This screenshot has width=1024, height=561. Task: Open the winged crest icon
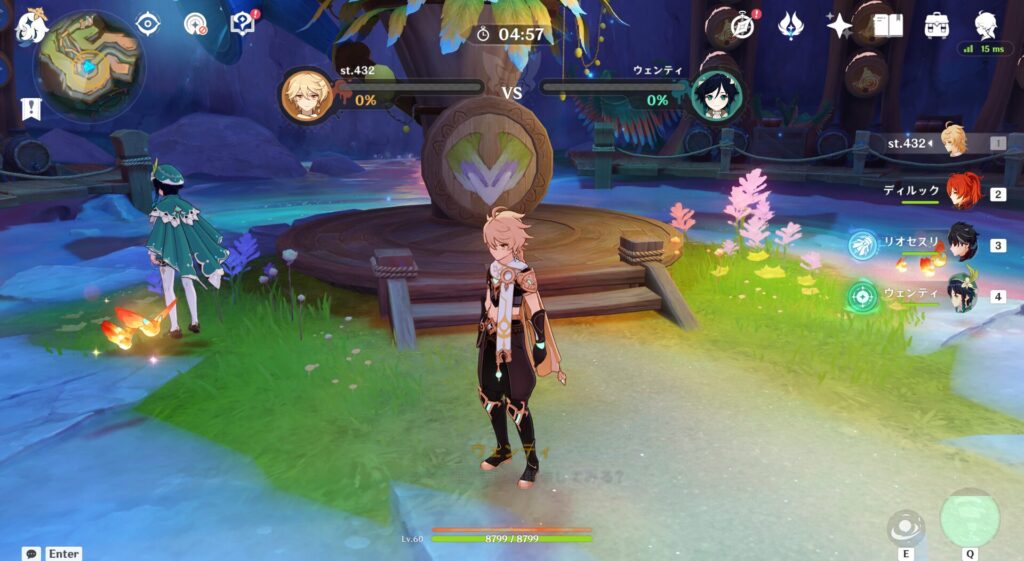[x=791, y=25]
